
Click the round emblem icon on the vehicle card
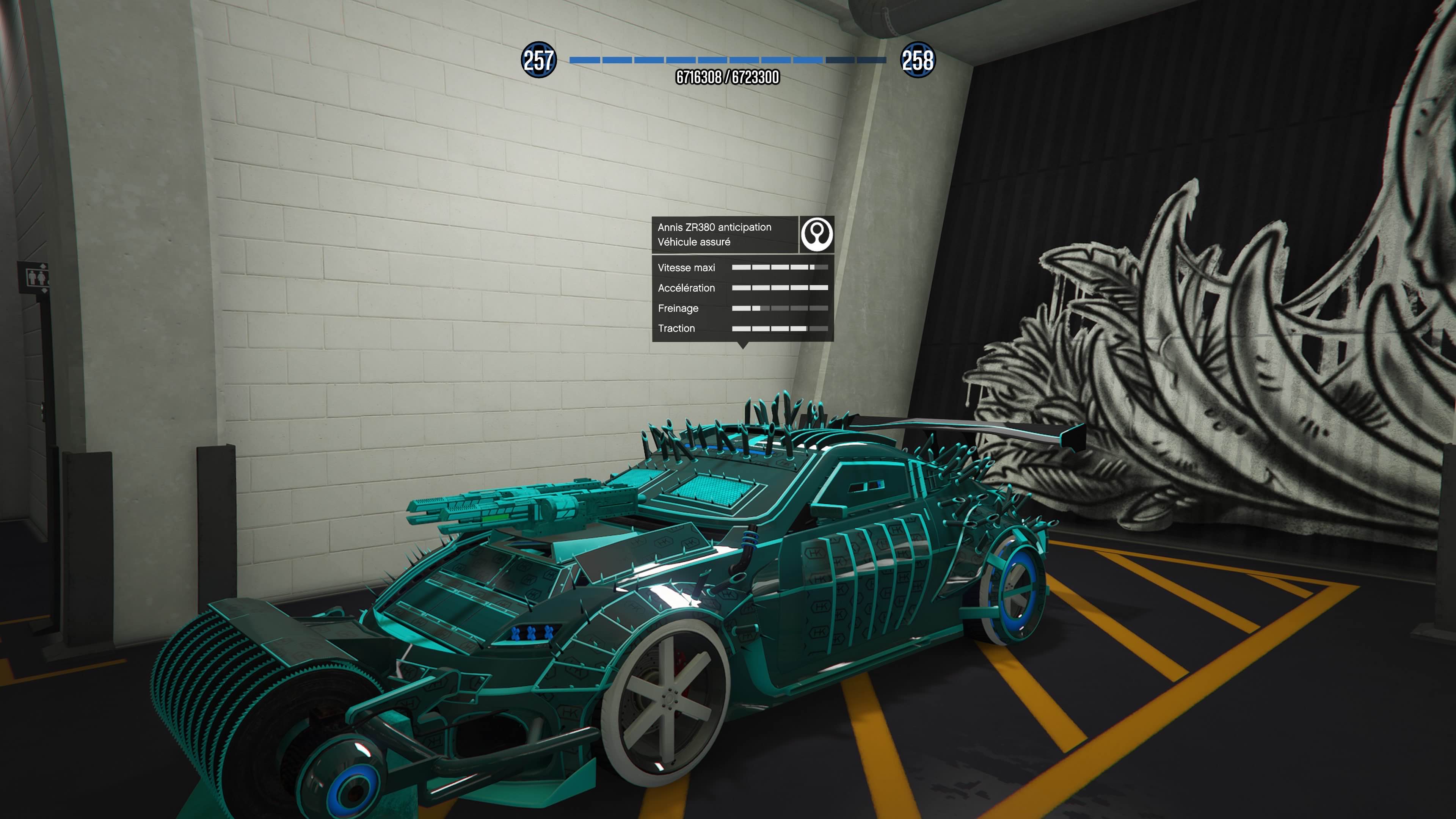pyautogui.click(x=817, y=234)
